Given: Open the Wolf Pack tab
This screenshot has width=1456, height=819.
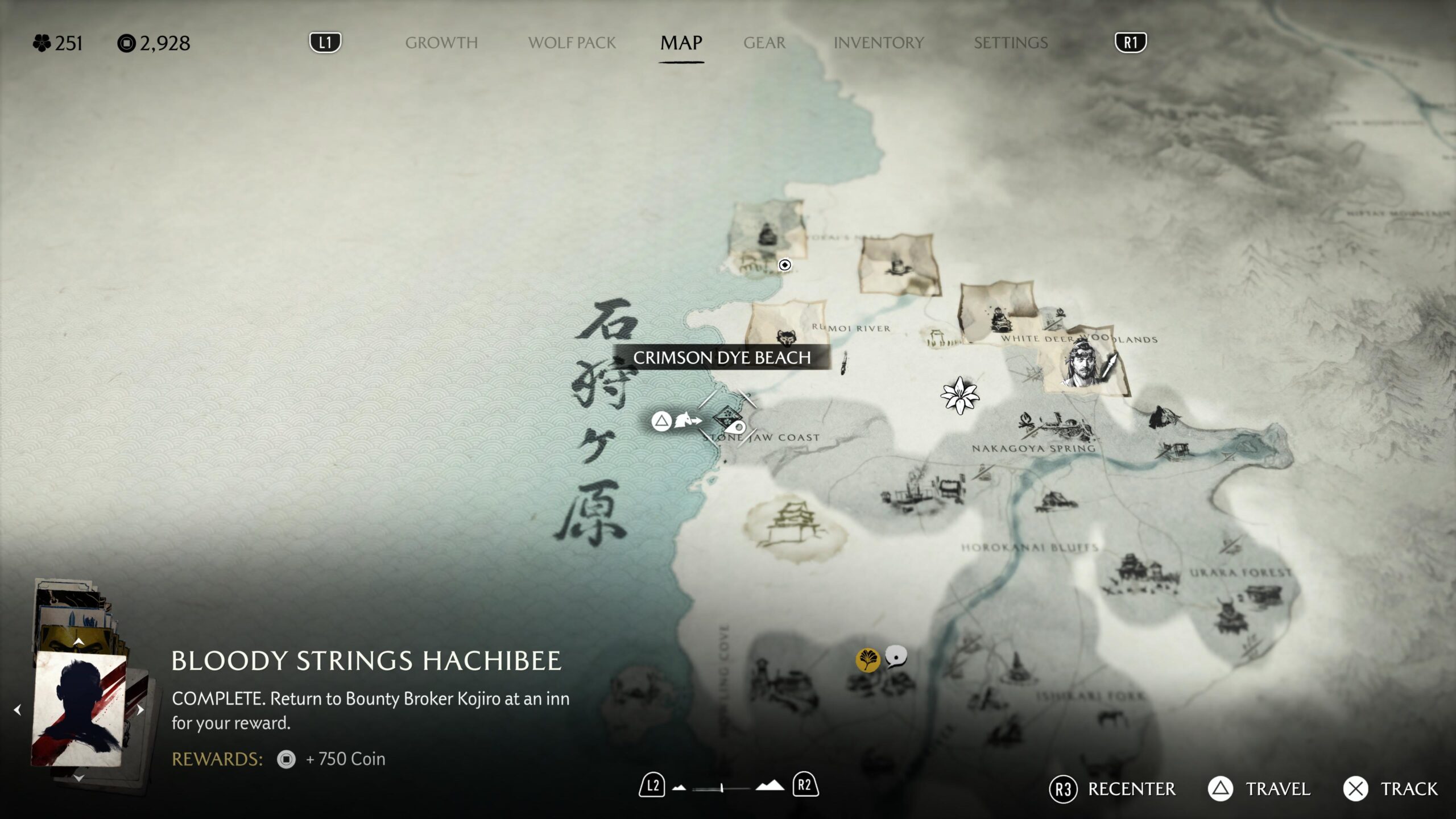Looking at the screenshot, I should 572,43.
